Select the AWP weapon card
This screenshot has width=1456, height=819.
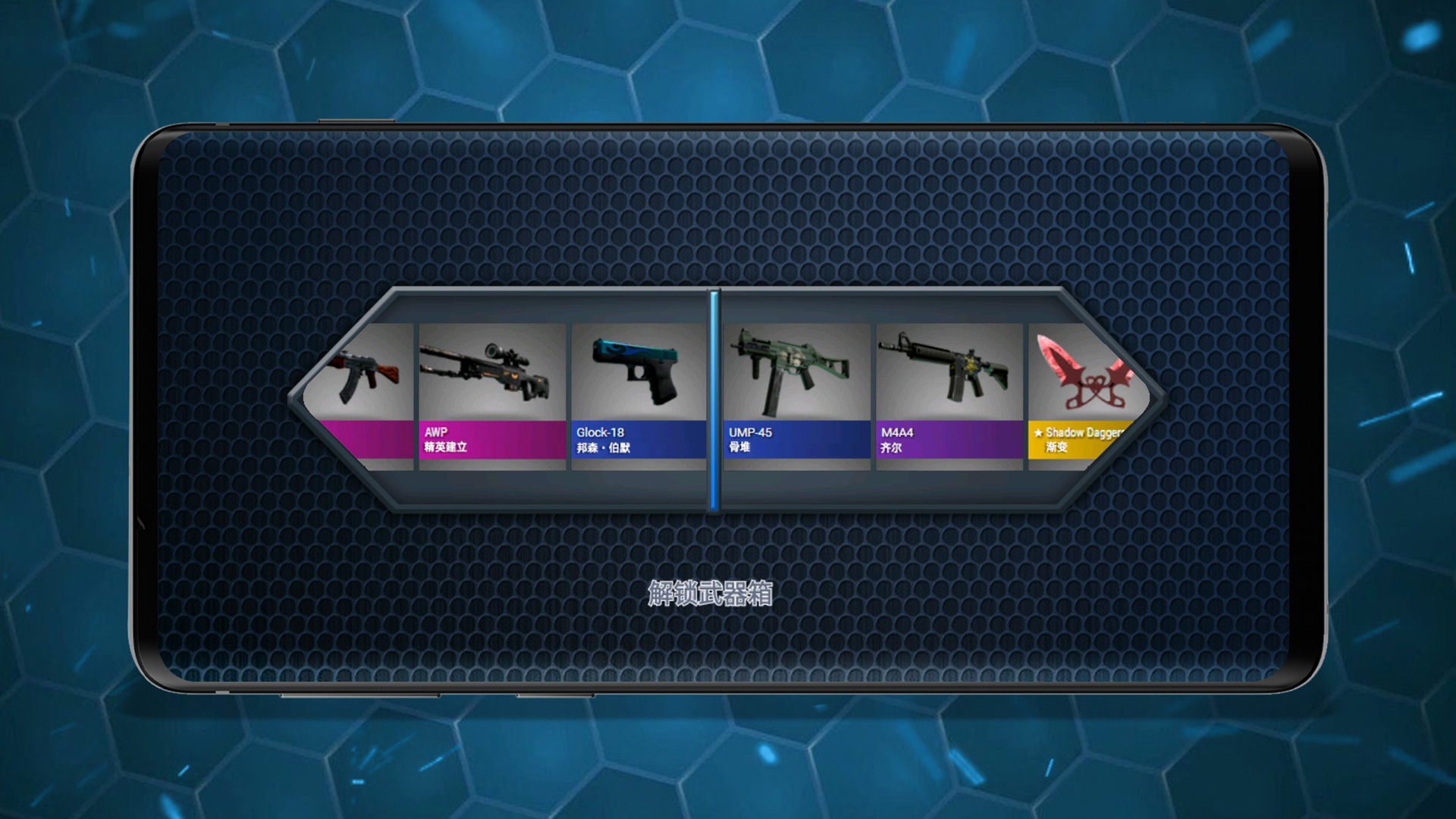pos(492,396)
